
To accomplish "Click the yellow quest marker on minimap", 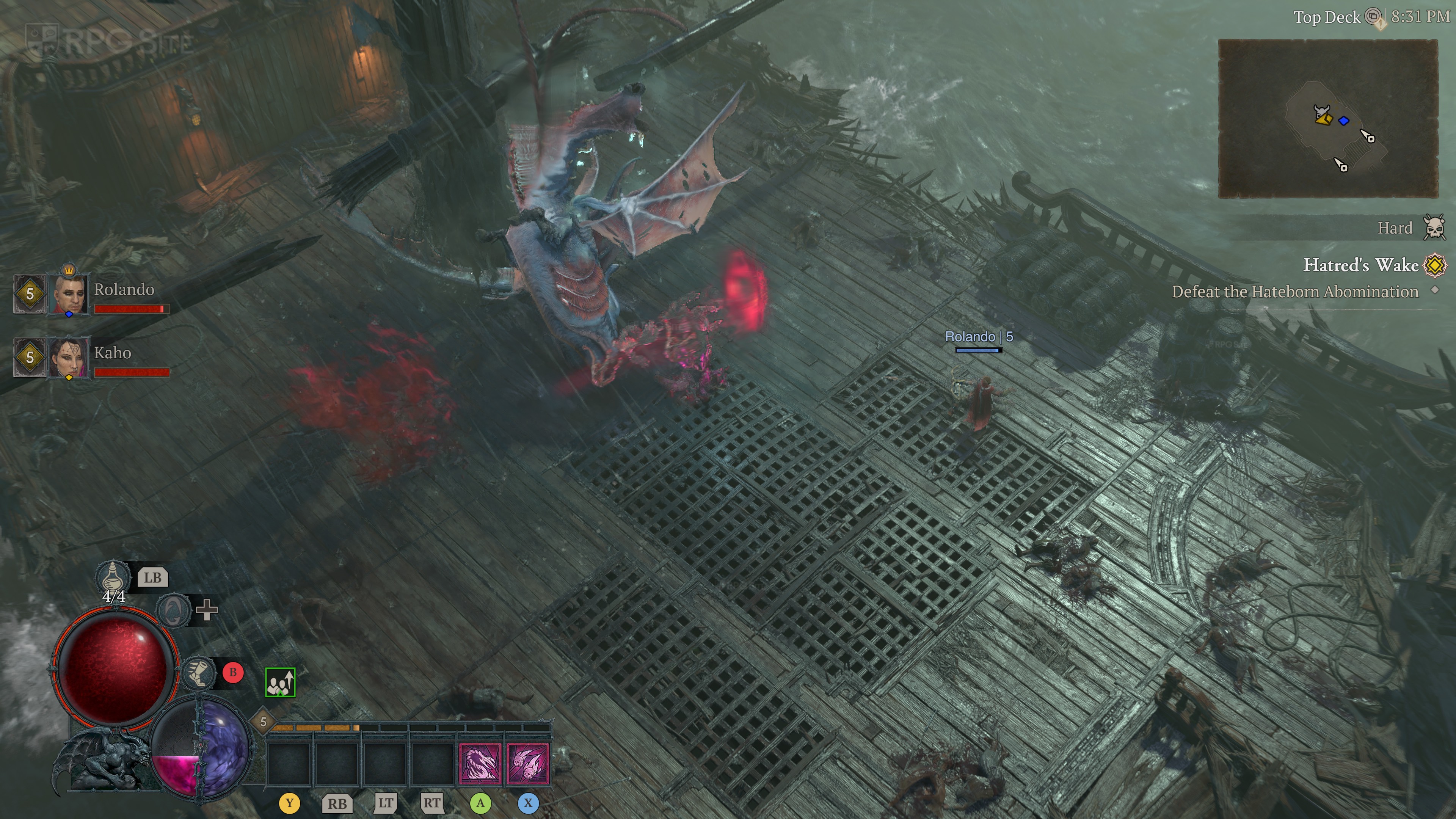I will pyautogui.click(x=1323, y=118).
